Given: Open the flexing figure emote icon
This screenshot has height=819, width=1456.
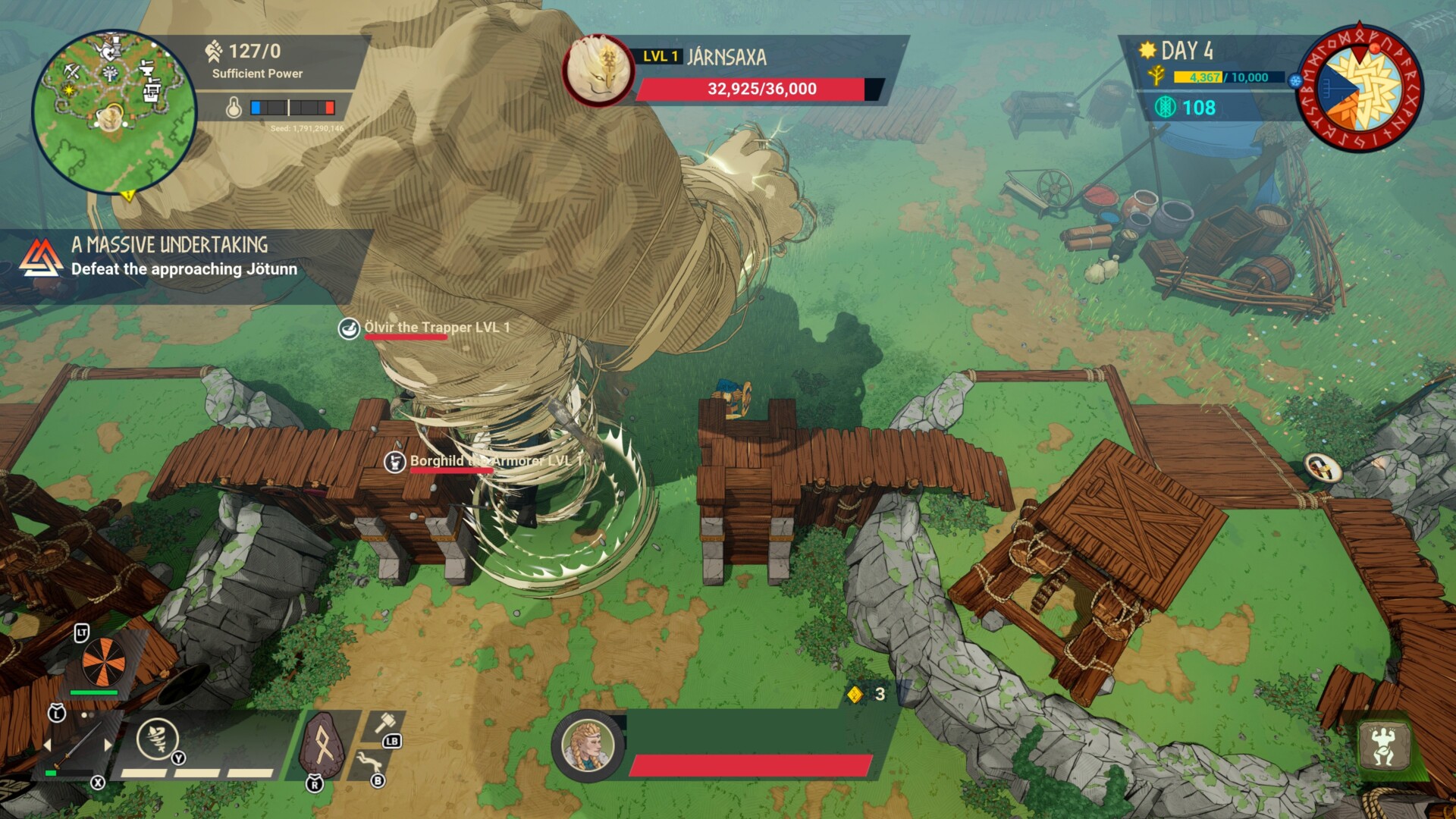Looking at the screenshot, I should (1383, 745).
